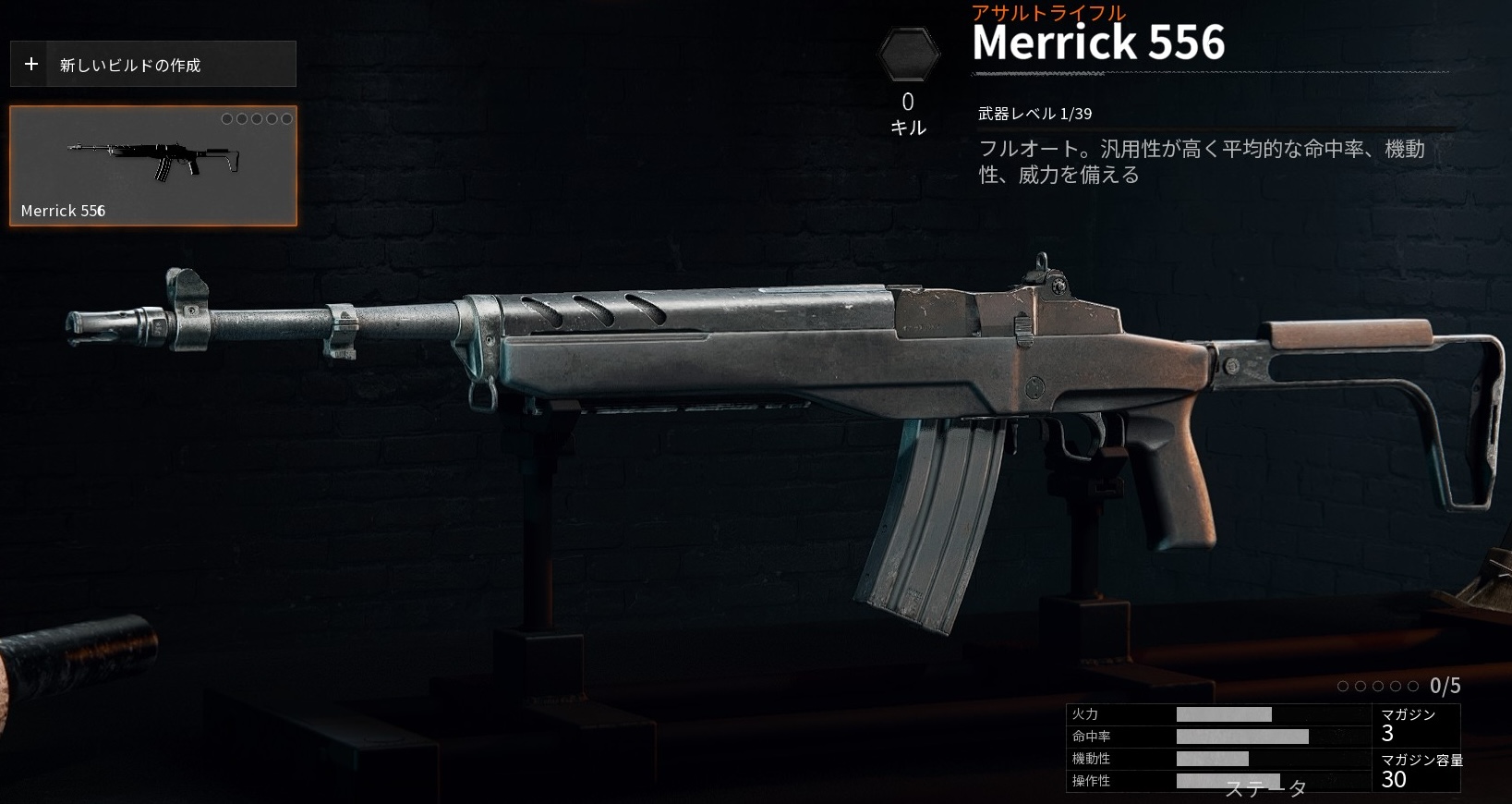1512x804 pixels.
Task: Select the Merrick 556 build card
Action: click(153, 166)
